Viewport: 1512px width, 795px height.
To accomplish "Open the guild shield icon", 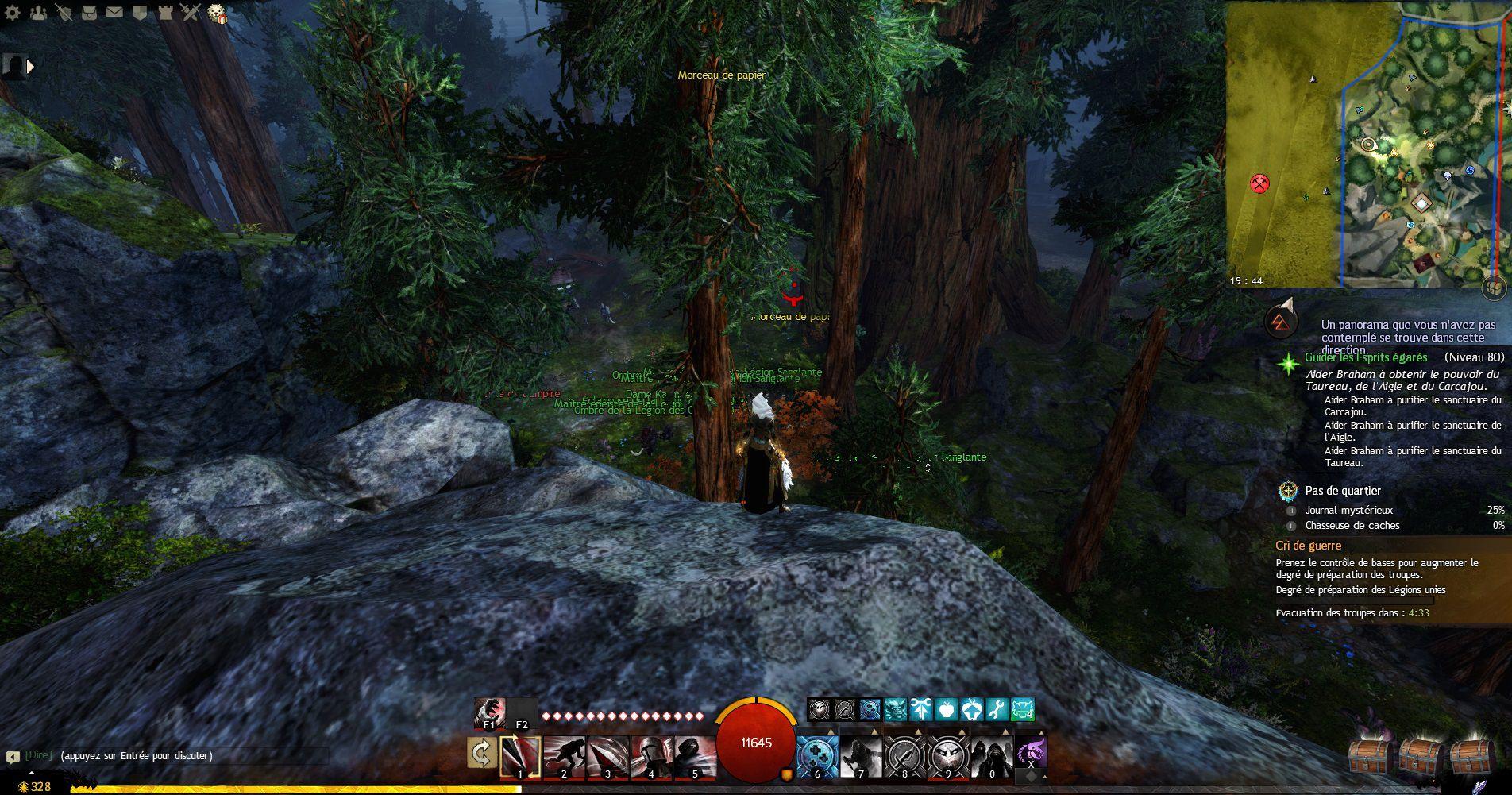I will pyautogui.click(x=139, y=12).
